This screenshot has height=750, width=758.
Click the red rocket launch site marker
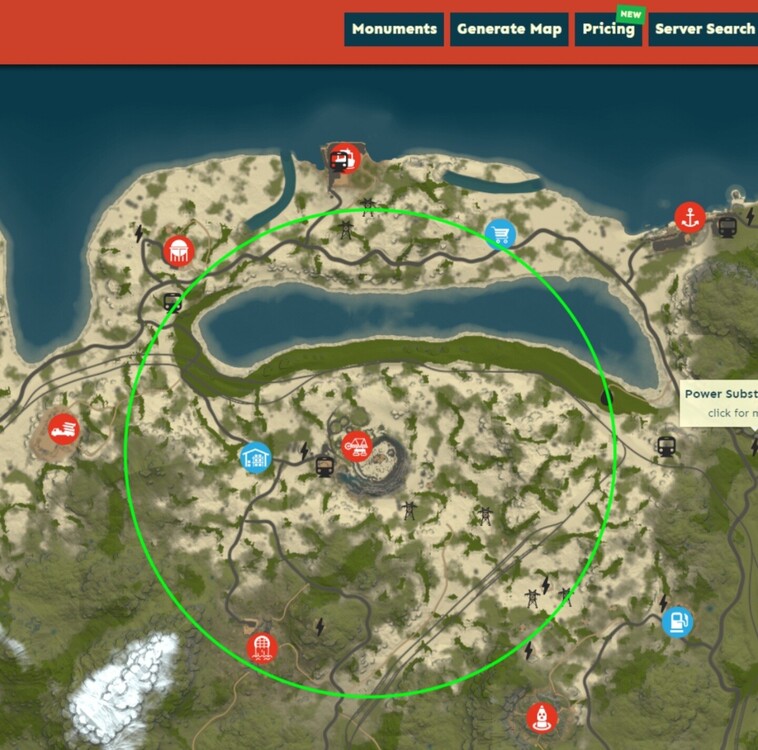tap(541, 717)
